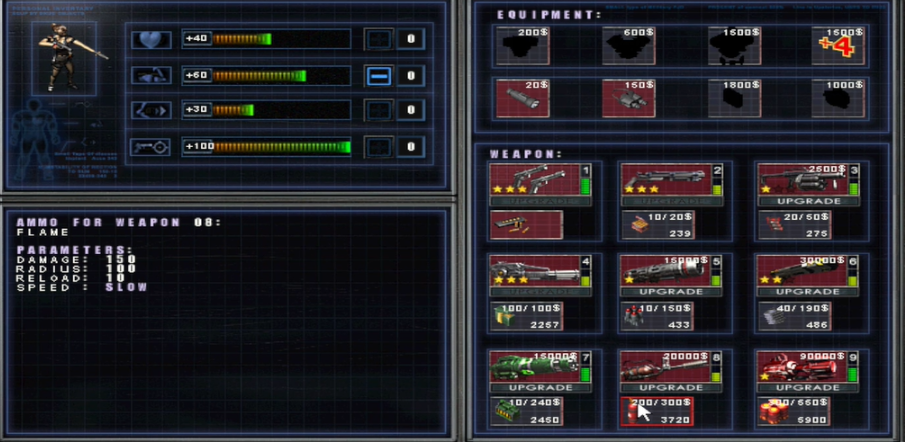Upgrade weapon 6 for 30000$
The width and height of the screenshot is (905, 442).
point(810,291)
